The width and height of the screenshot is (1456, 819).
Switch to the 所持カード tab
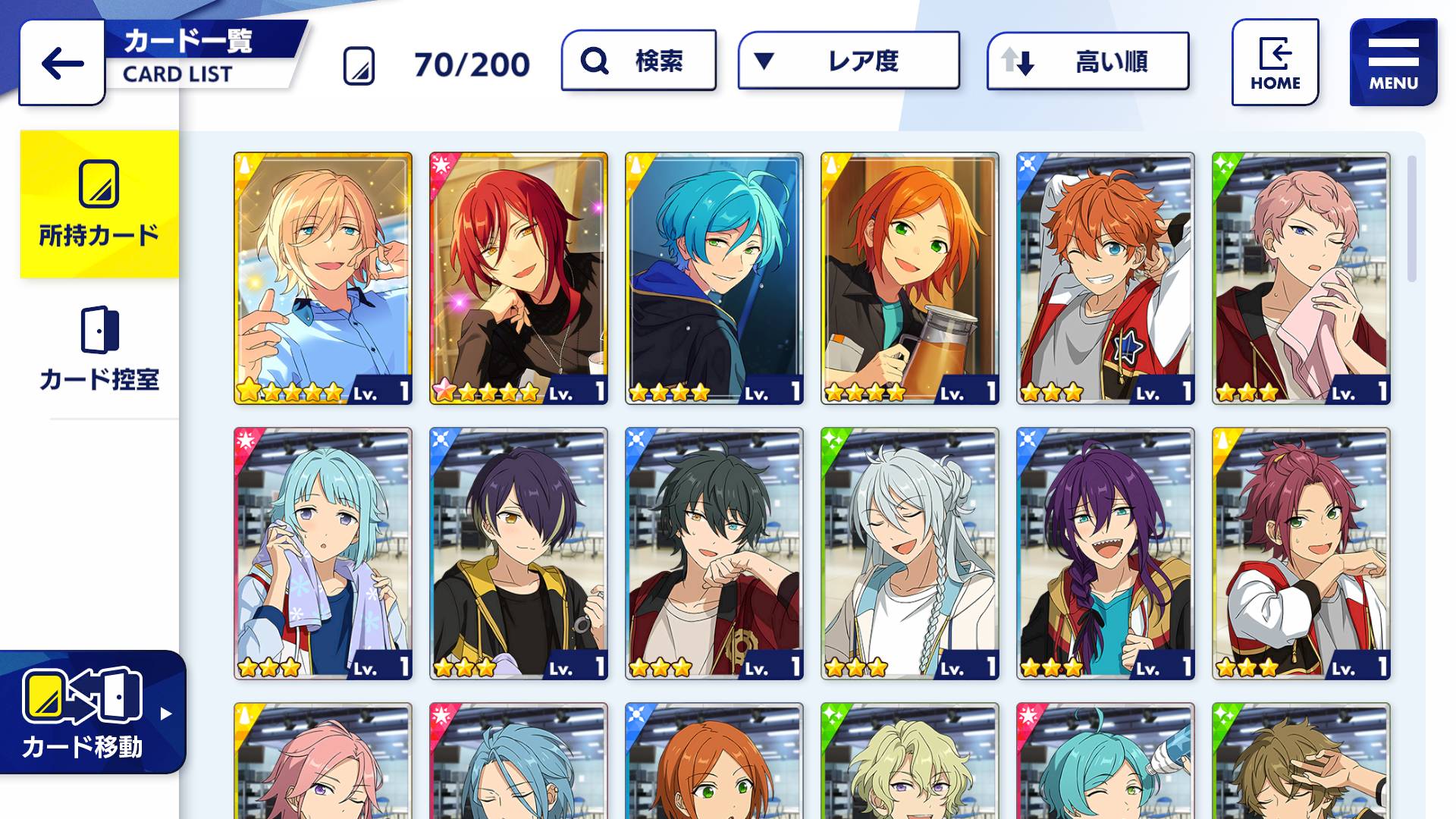point(99,204)
